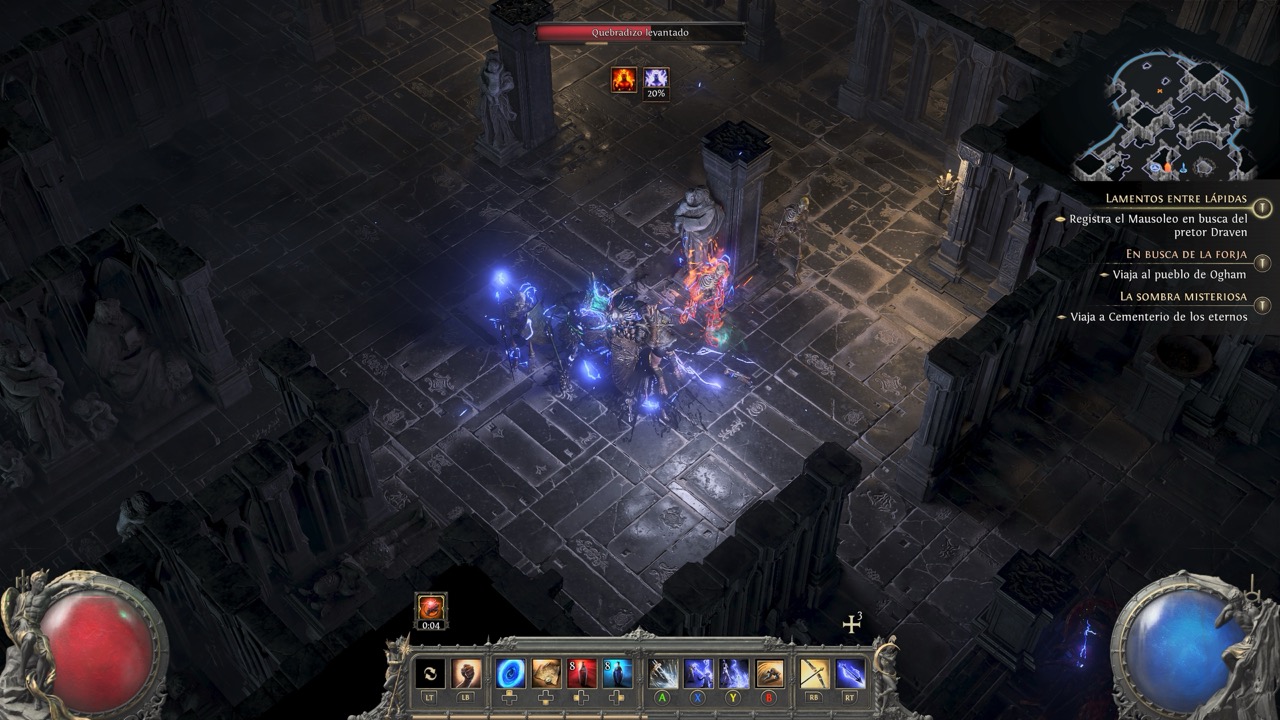Screen dimensions: 1280x720
Task: Inspect the 20% shock debuff icon
Action: coord(656,79)
